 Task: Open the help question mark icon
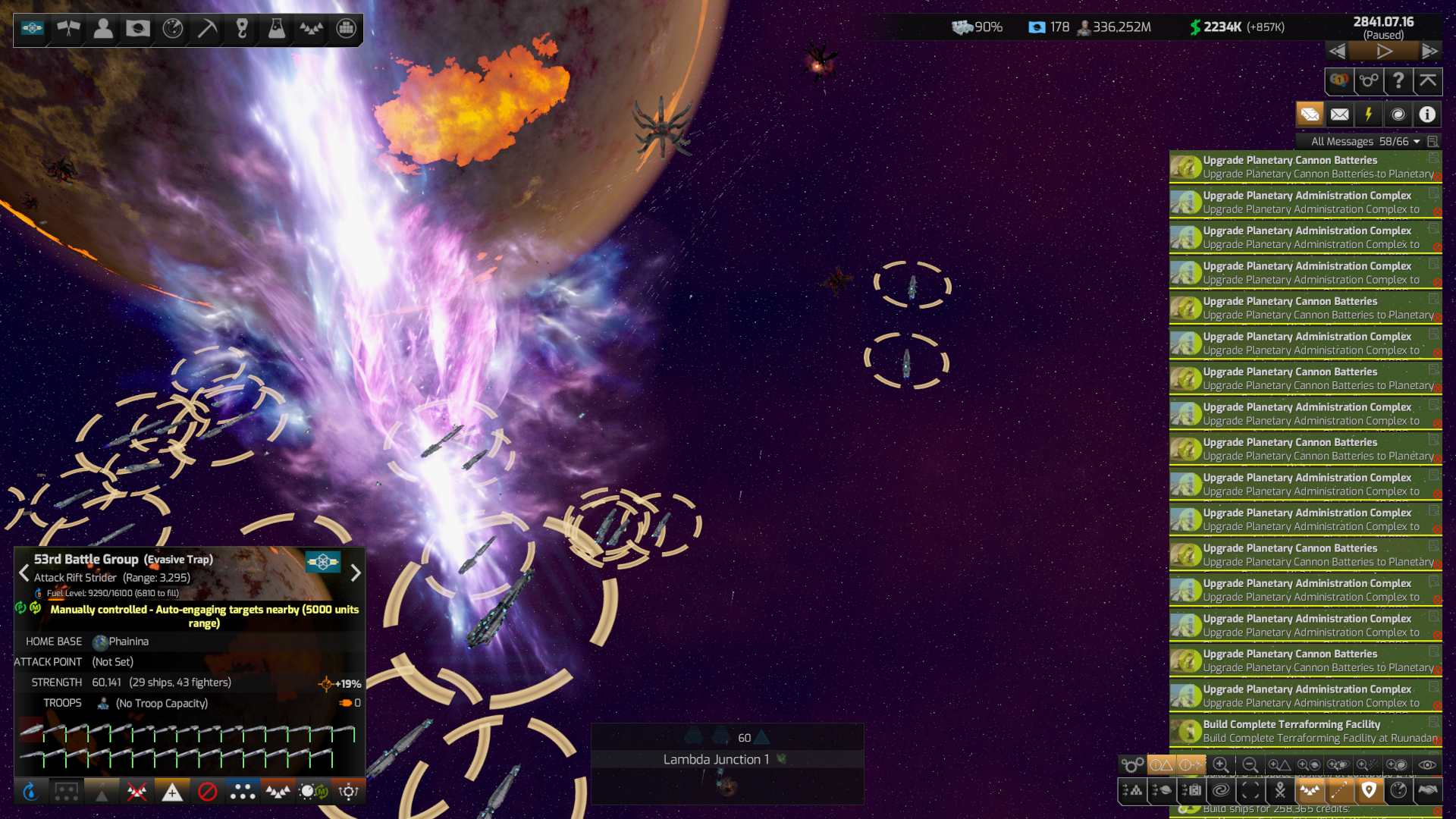tap(1398, 81)
